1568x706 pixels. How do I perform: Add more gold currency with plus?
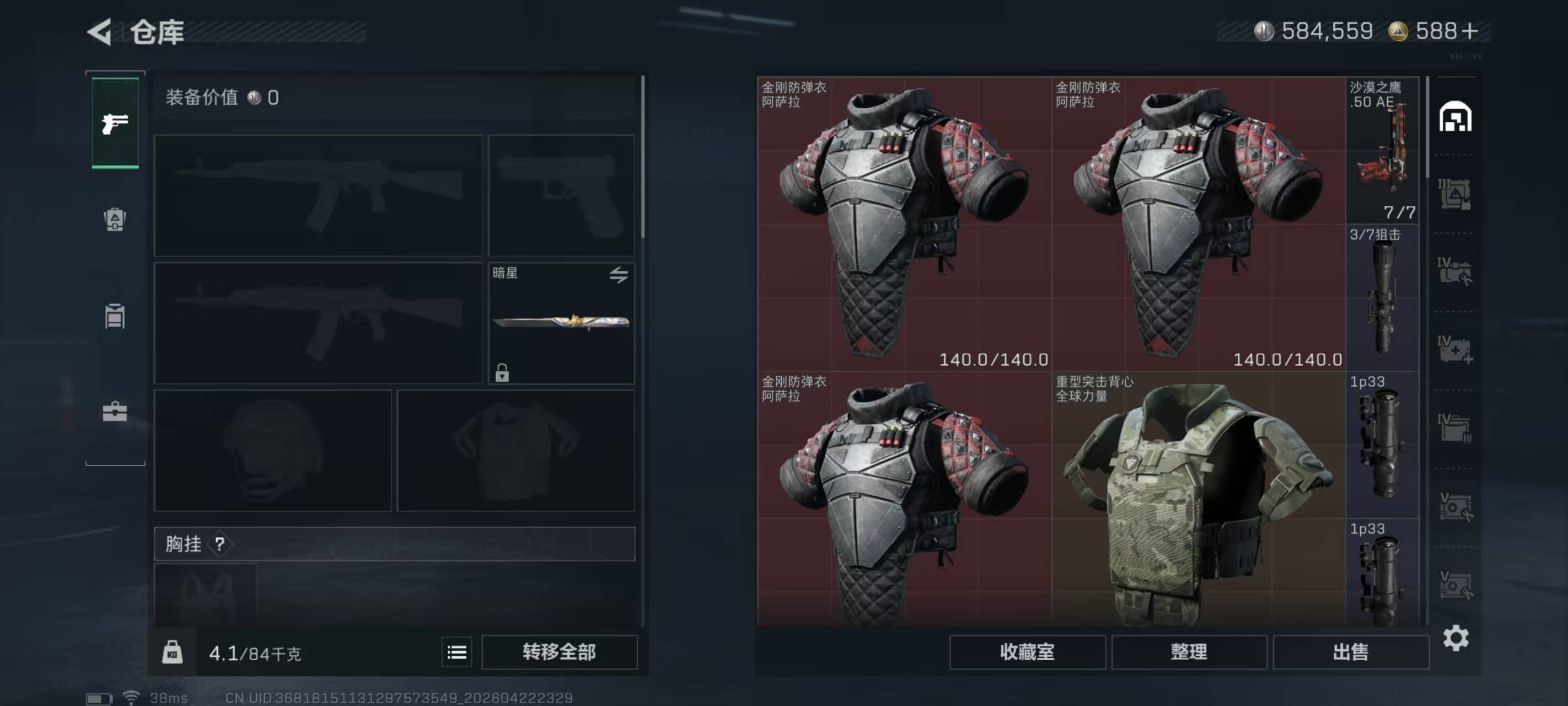(x=1469, y=31)
